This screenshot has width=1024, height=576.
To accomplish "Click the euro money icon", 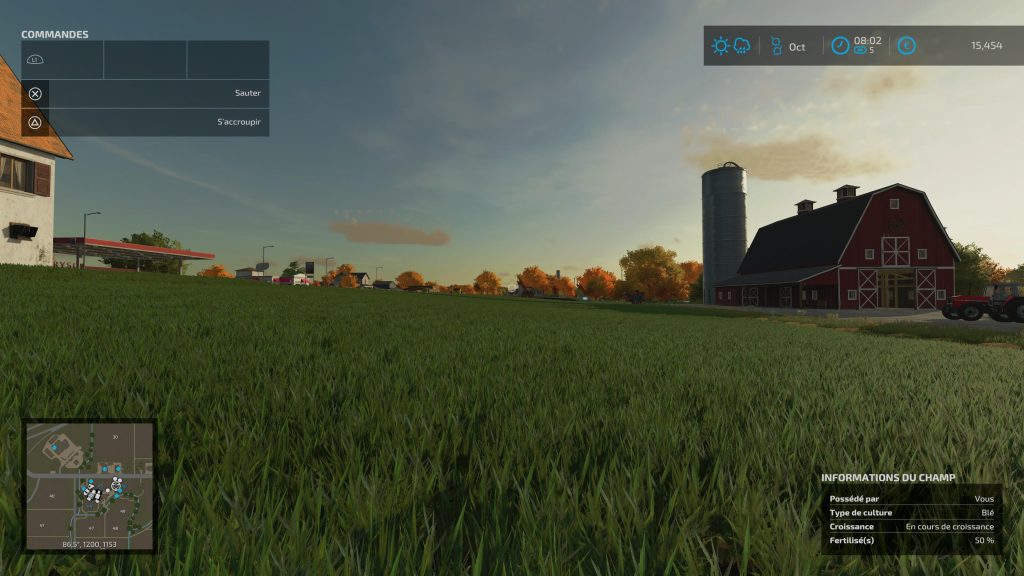I will [x=906, y=46].
